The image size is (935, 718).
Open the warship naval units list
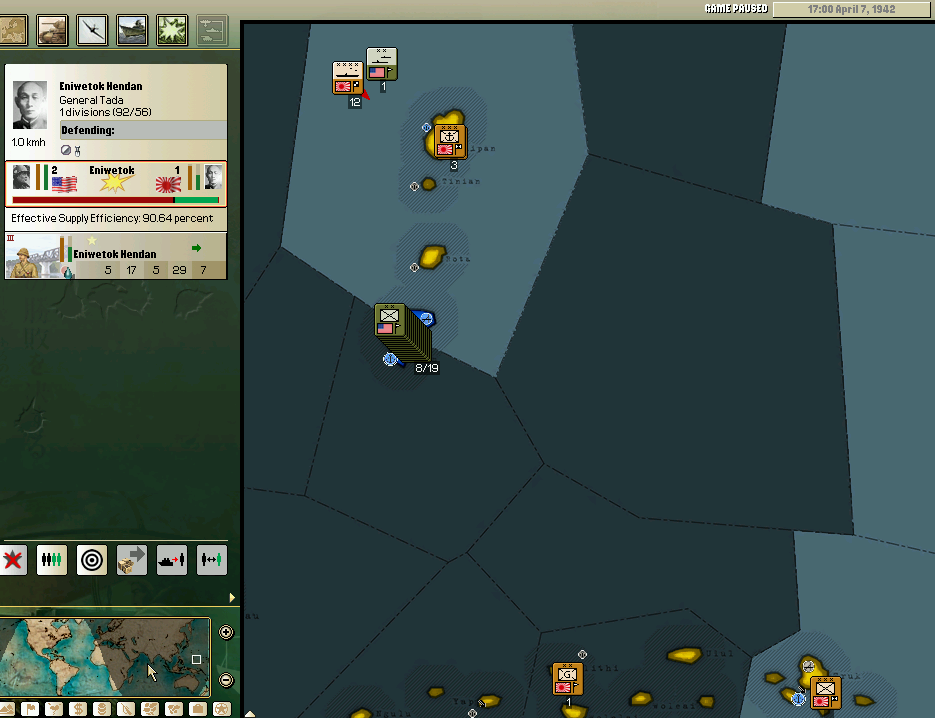[x=132, y=29]
